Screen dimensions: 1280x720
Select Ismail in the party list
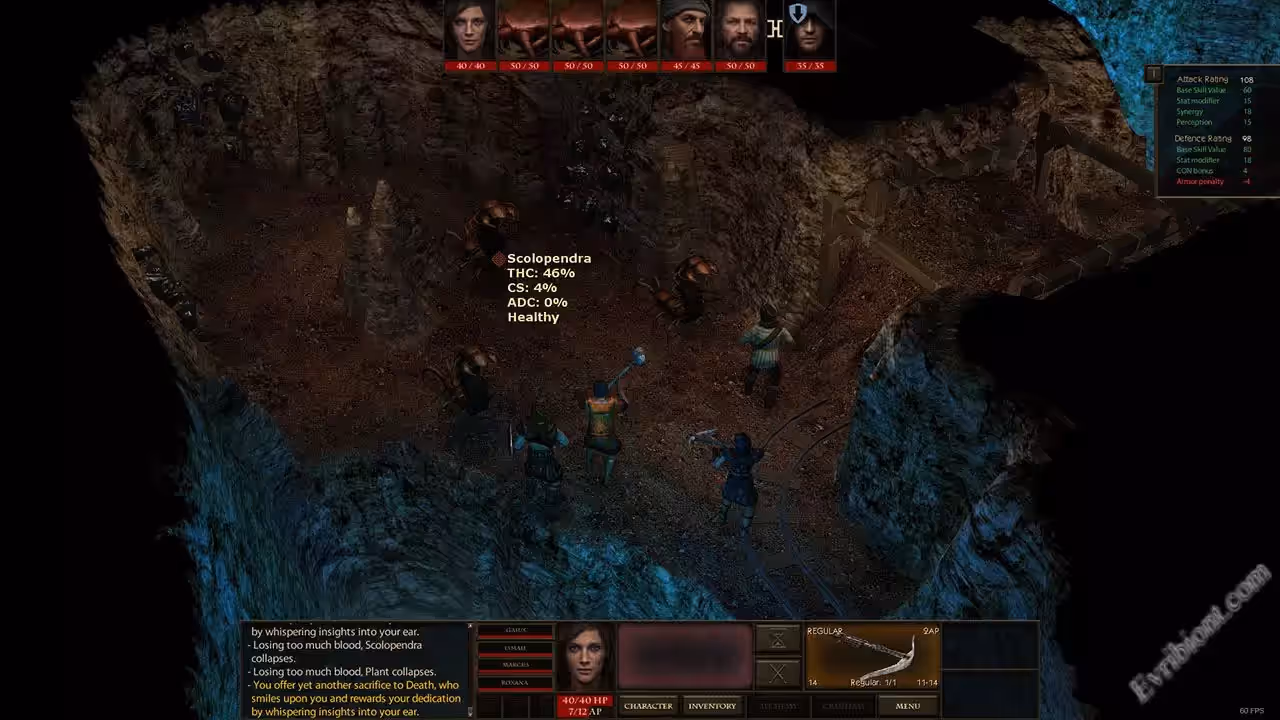coord(516,647)
